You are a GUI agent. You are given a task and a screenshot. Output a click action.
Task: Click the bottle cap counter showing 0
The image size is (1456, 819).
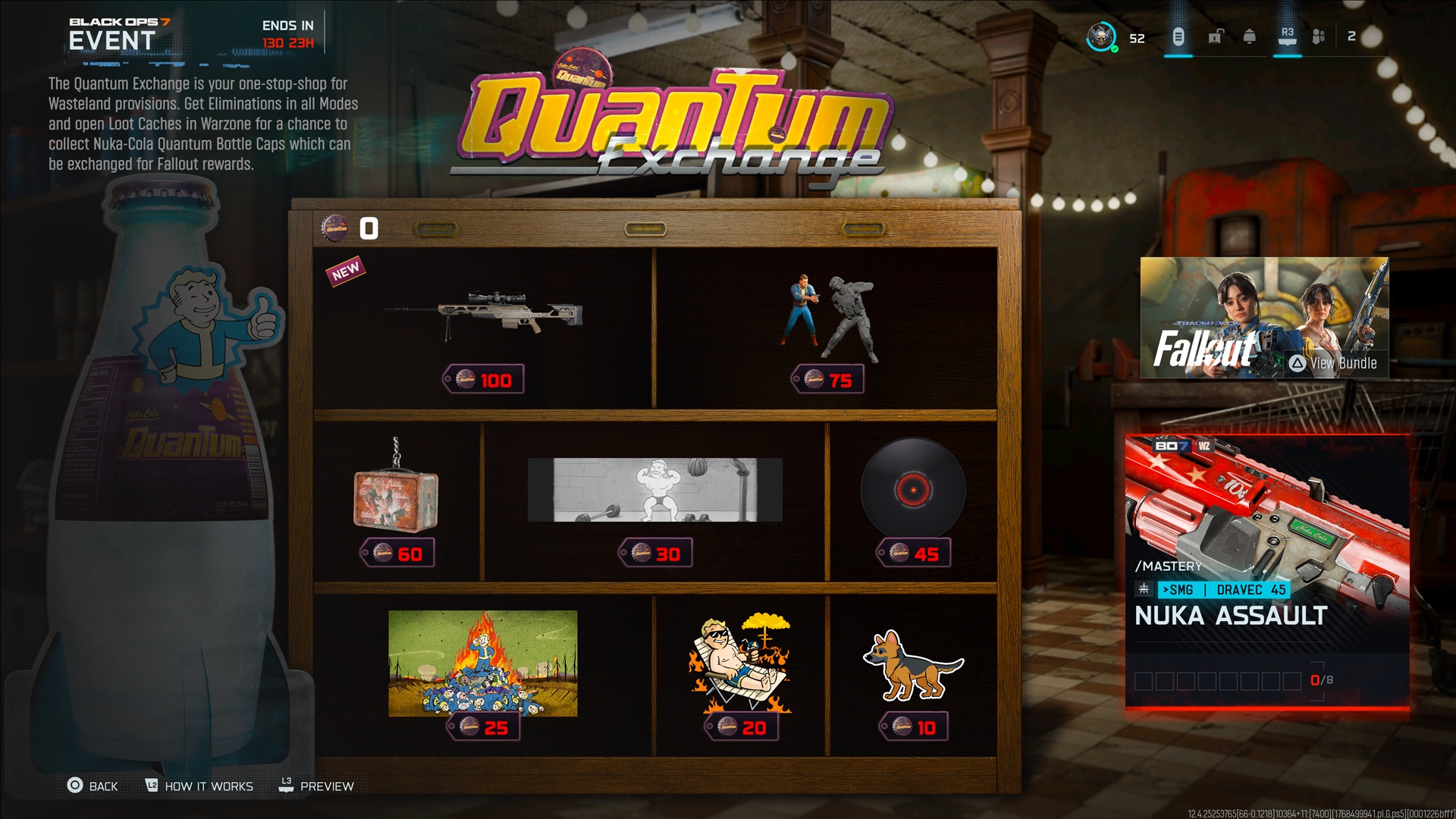[351, 225]
